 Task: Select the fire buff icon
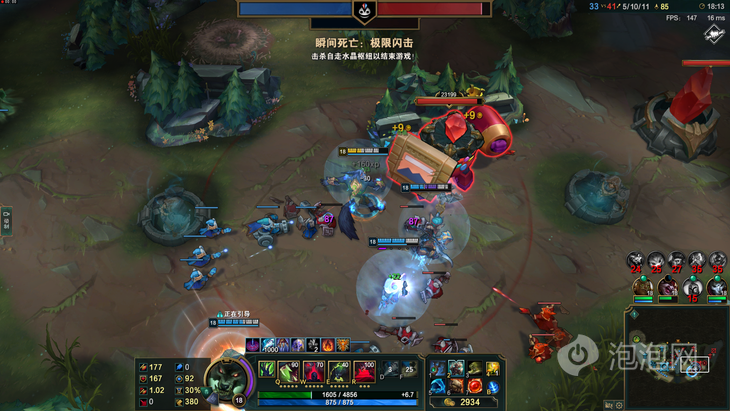click(328, 346)
